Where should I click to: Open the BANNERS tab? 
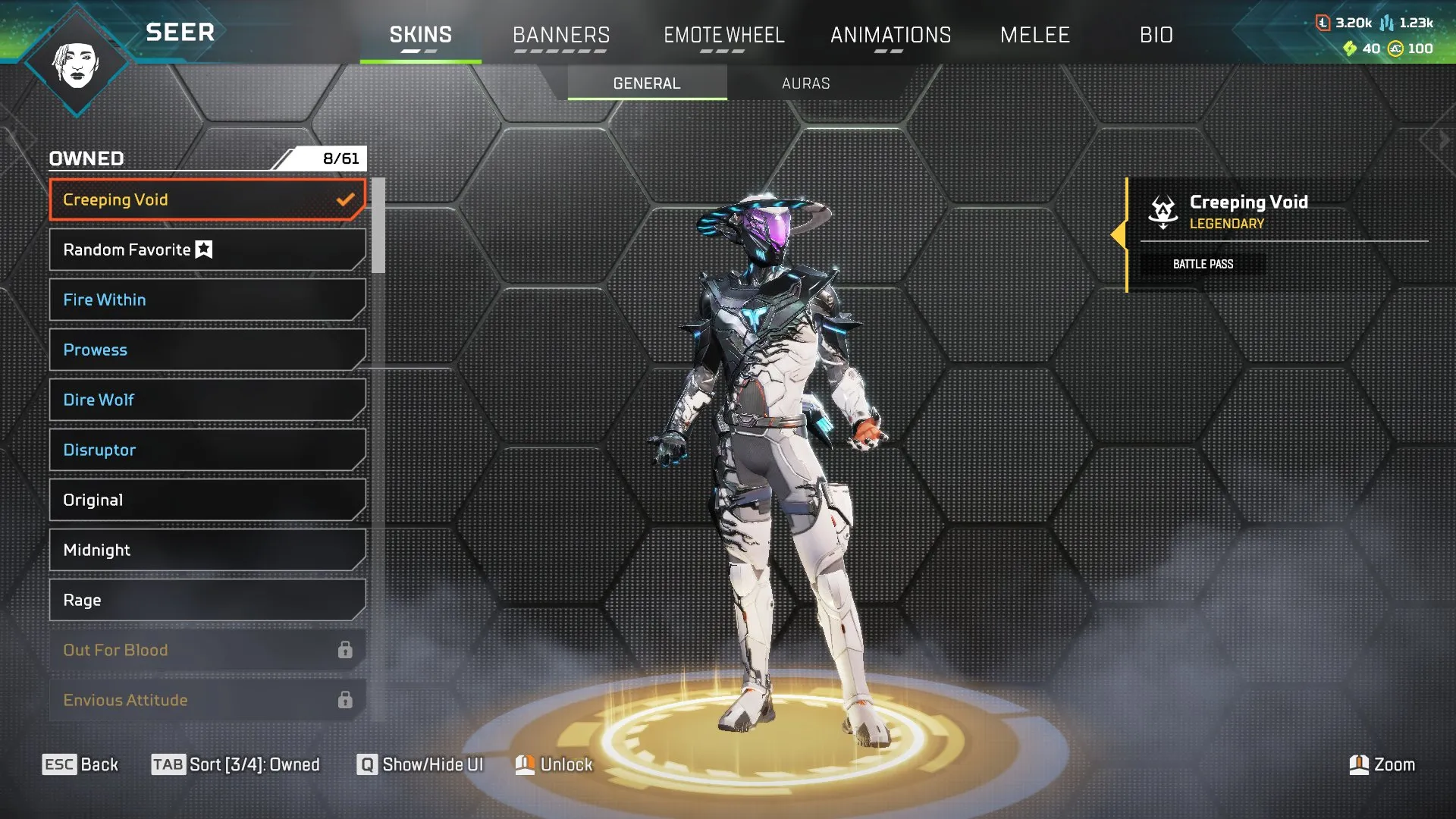[x=561, y=35]
